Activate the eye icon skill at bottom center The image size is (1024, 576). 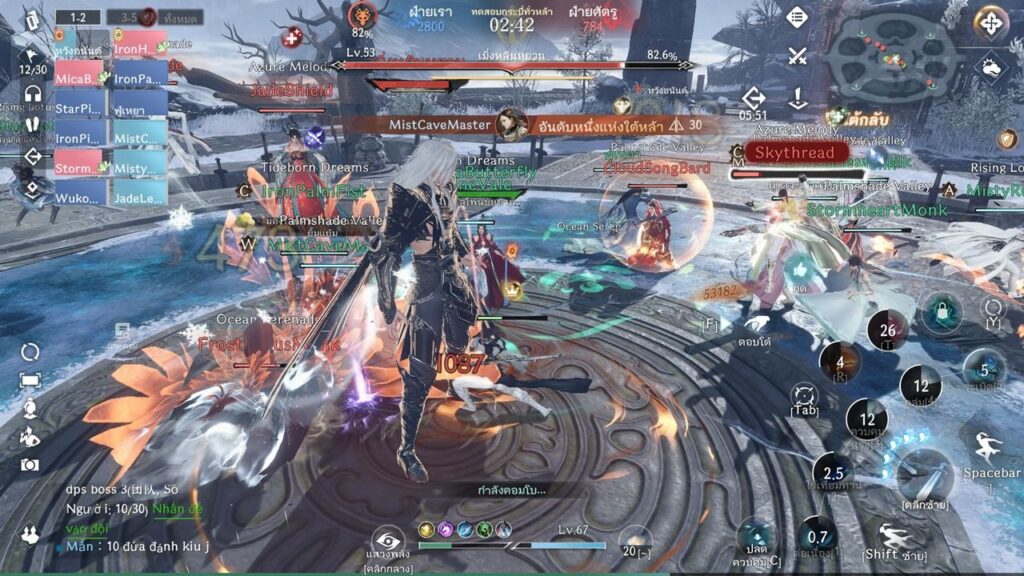[388, 541]
